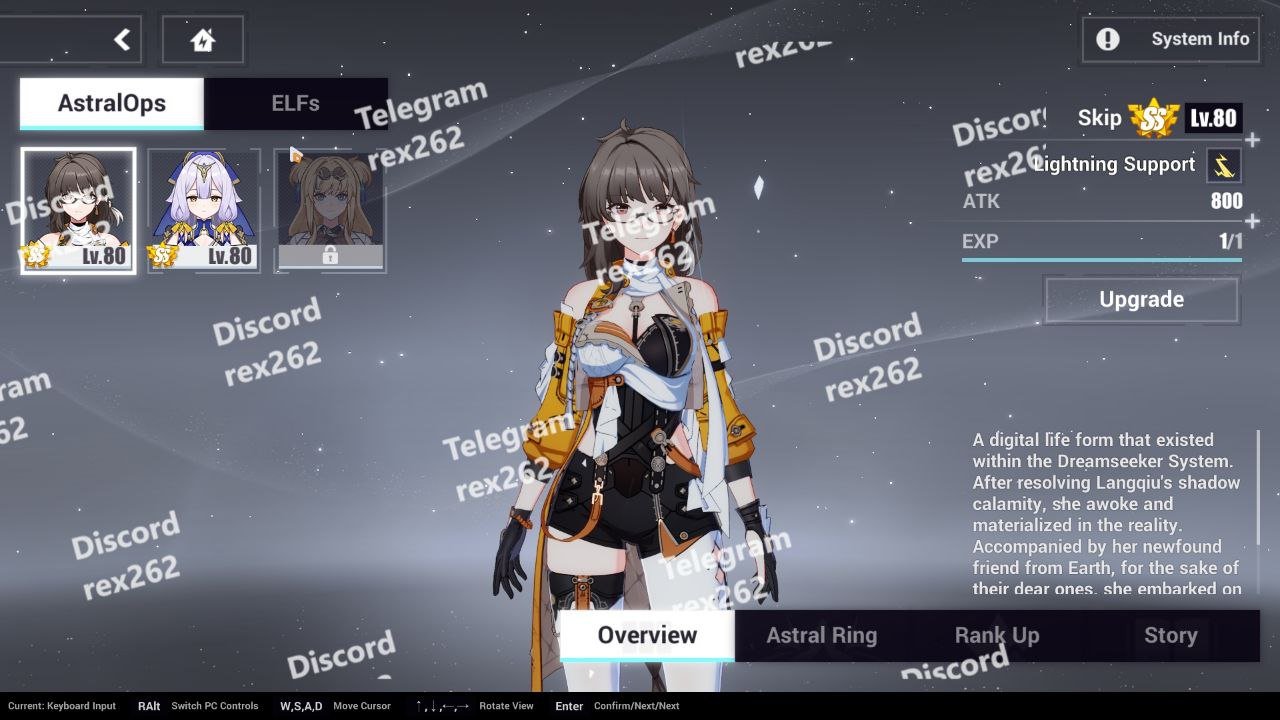
Task: Go back with the arrow button
Action: (x=121, y=40)
